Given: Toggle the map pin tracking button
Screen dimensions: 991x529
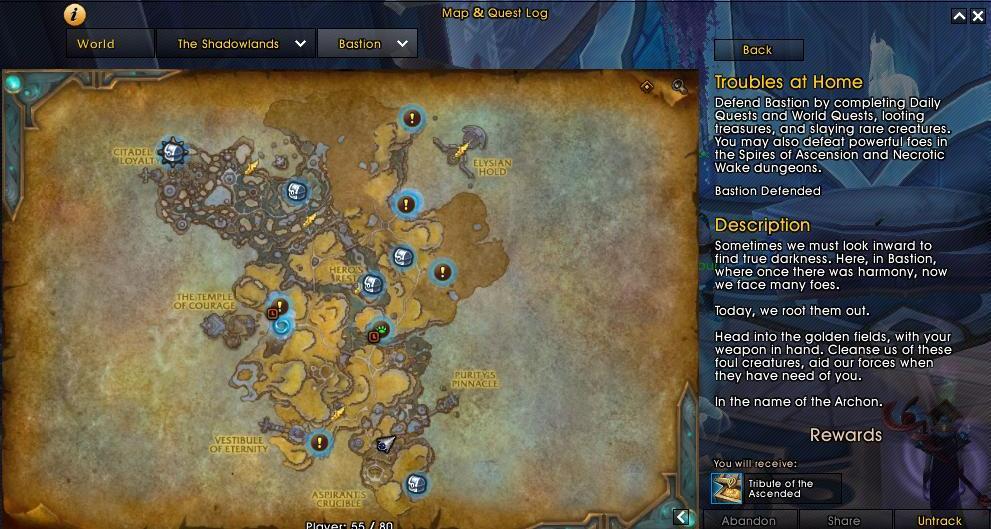Looking at the screenshot, I should click(x=647, y=87).
